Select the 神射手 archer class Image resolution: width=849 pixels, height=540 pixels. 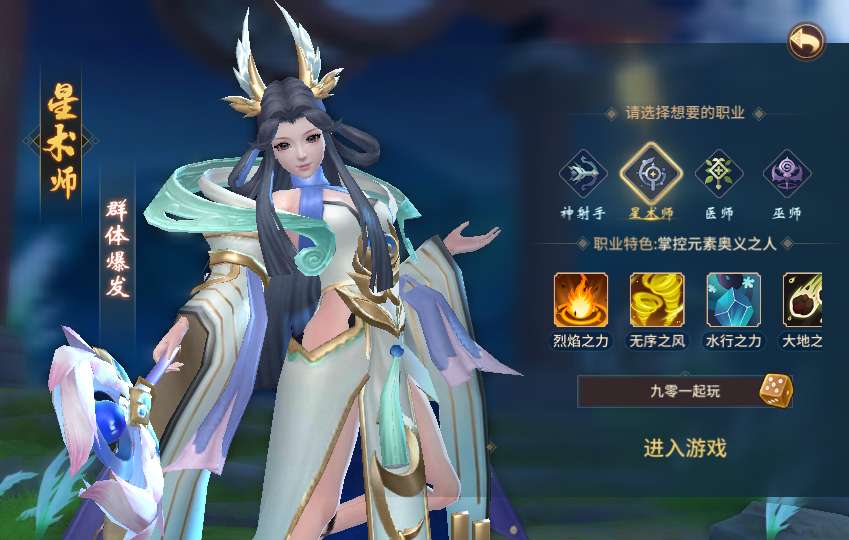(x=583, y=174)
